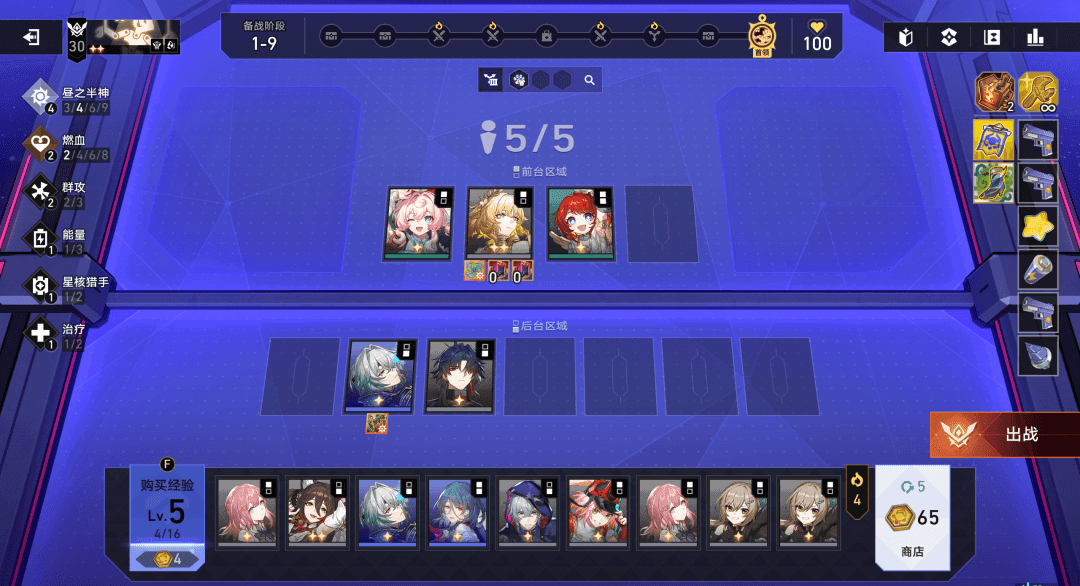Choose the dark-haired unit in the backline

[x=459, y=376]
